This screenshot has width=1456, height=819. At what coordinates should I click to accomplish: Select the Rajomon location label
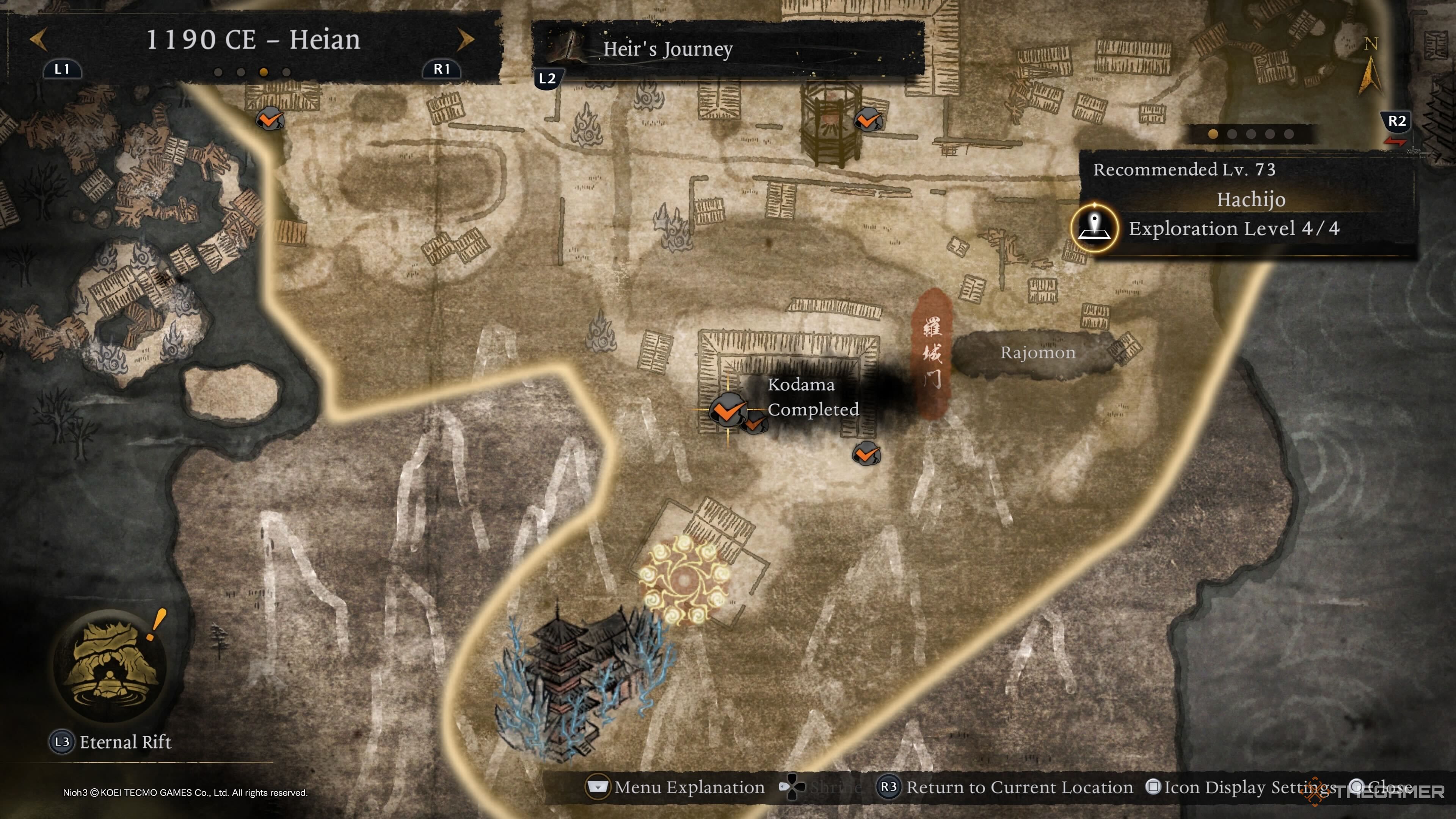coord(1037,353)
